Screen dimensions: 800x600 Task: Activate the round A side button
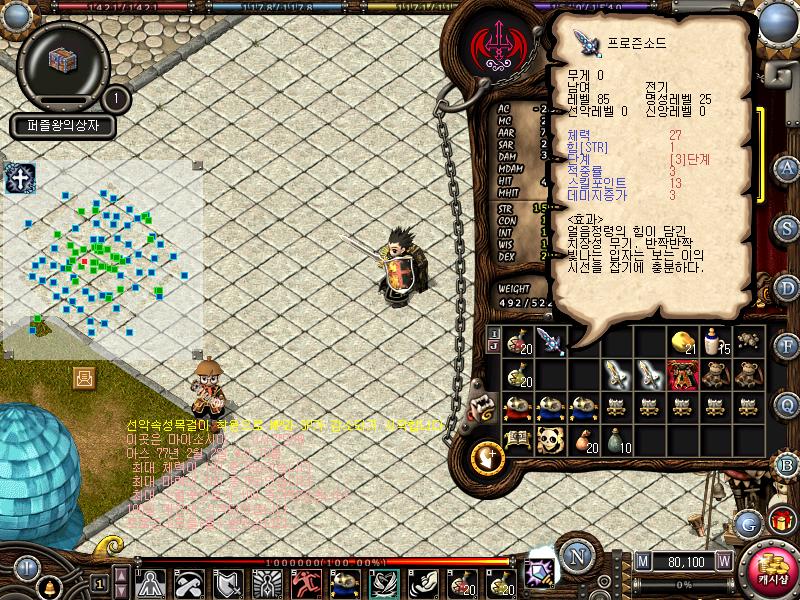tap(787, 167)
